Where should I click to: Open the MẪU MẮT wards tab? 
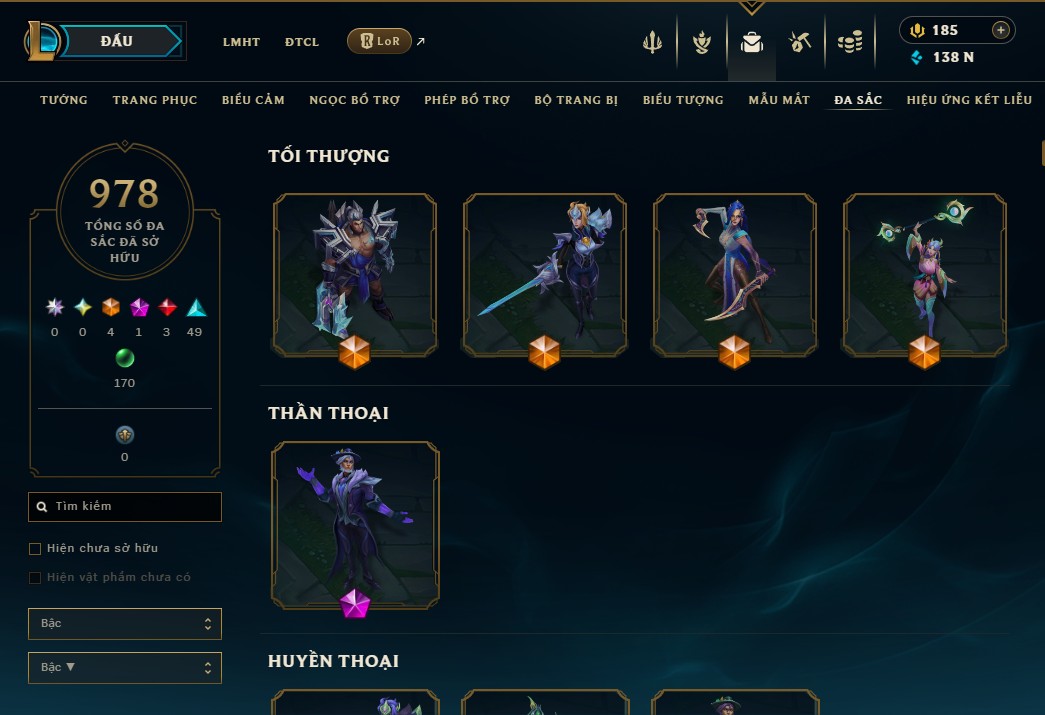point(779,100)
